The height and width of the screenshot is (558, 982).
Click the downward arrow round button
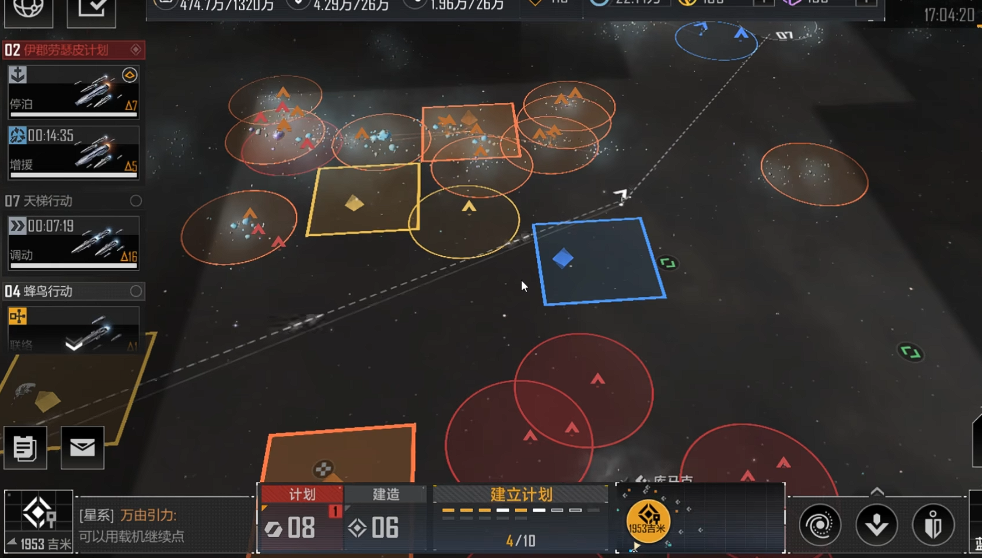(877, 525)
